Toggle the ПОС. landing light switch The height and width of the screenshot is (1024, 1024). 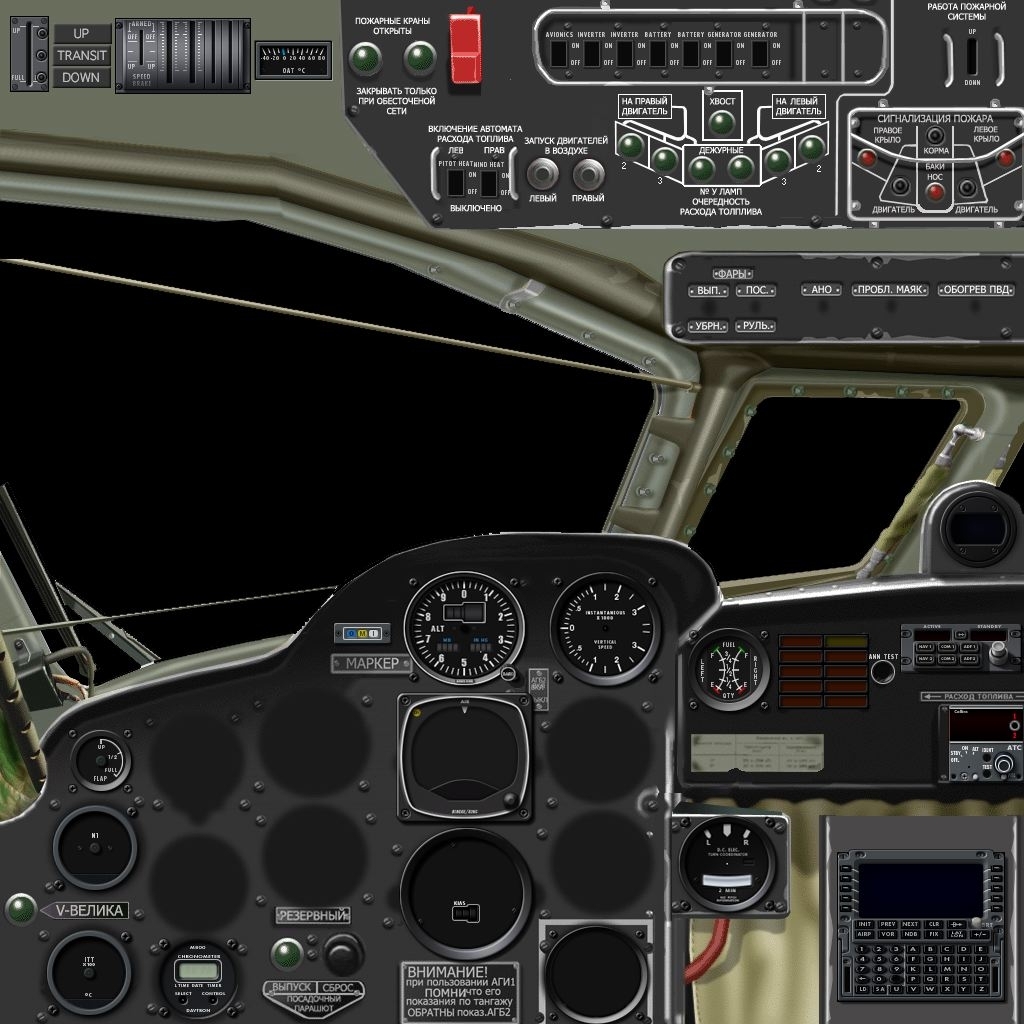(755, 291)
